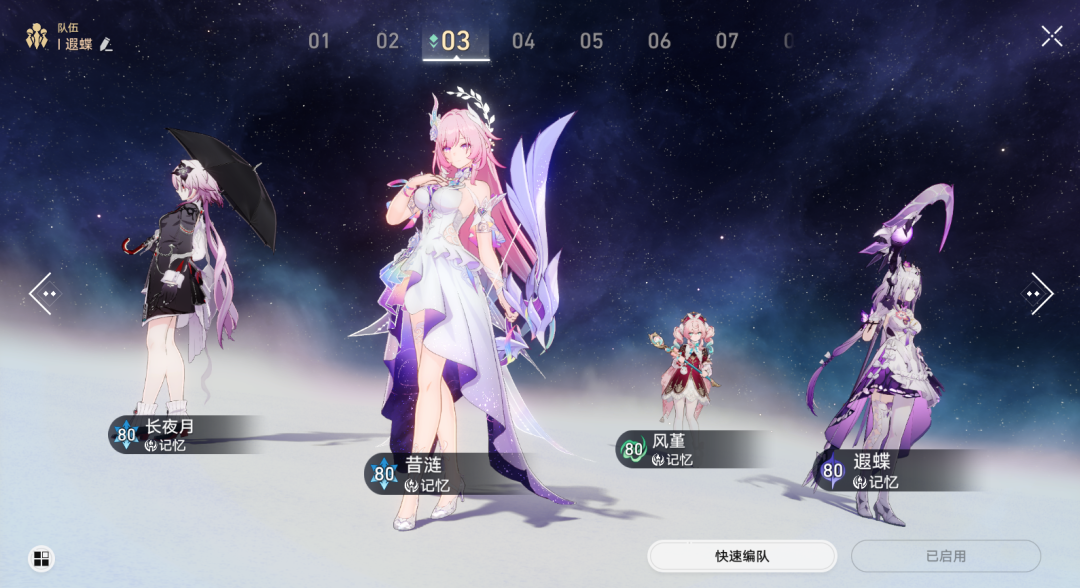Image resolution: width=1080 pixels, height=588 pixels.
Task: Edit the team name 遐蝶
Action: pyautogui.click(x=106, y=45)
